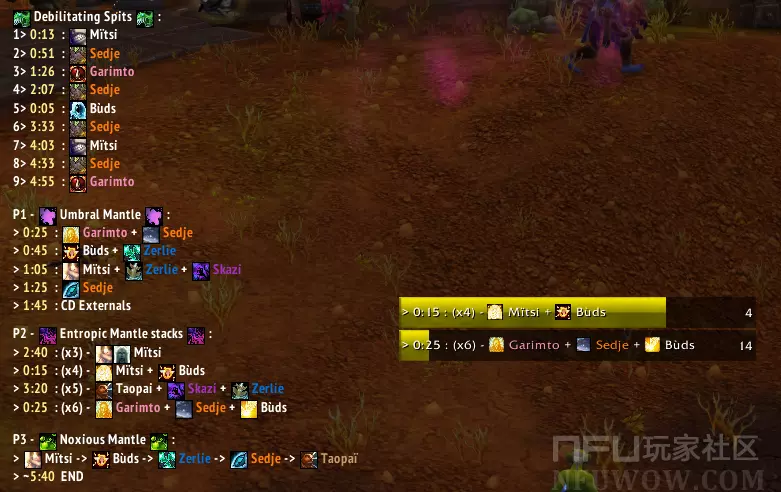The width and height of the screenshot is (781, 492).
Task: Choose the 1:05 Mitsi + Zerlie + Skazi row
Action: [x=130, y=269]
